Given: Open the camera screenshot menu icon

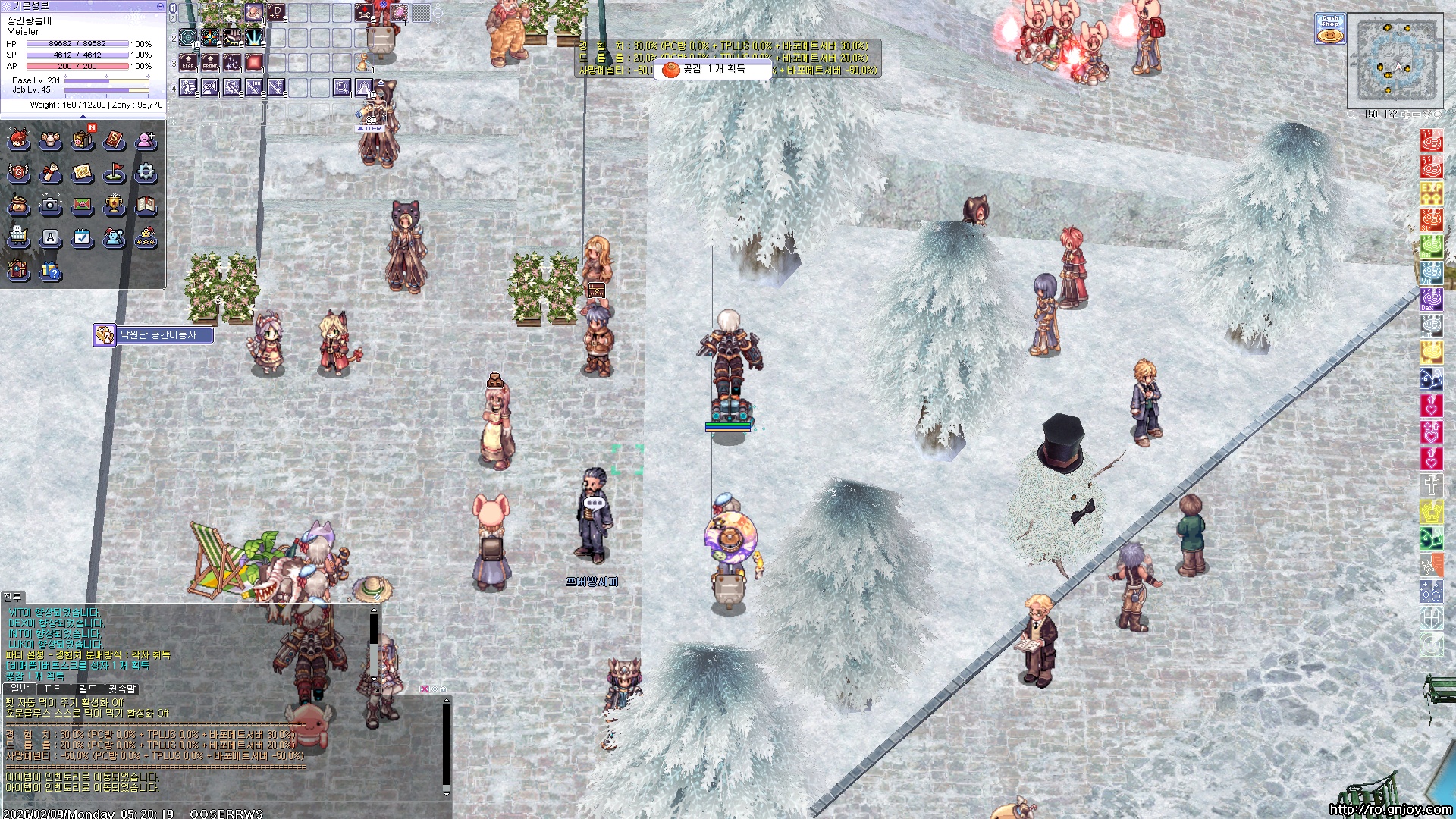Looking at the screenshot, I should [x=50, y=205].
